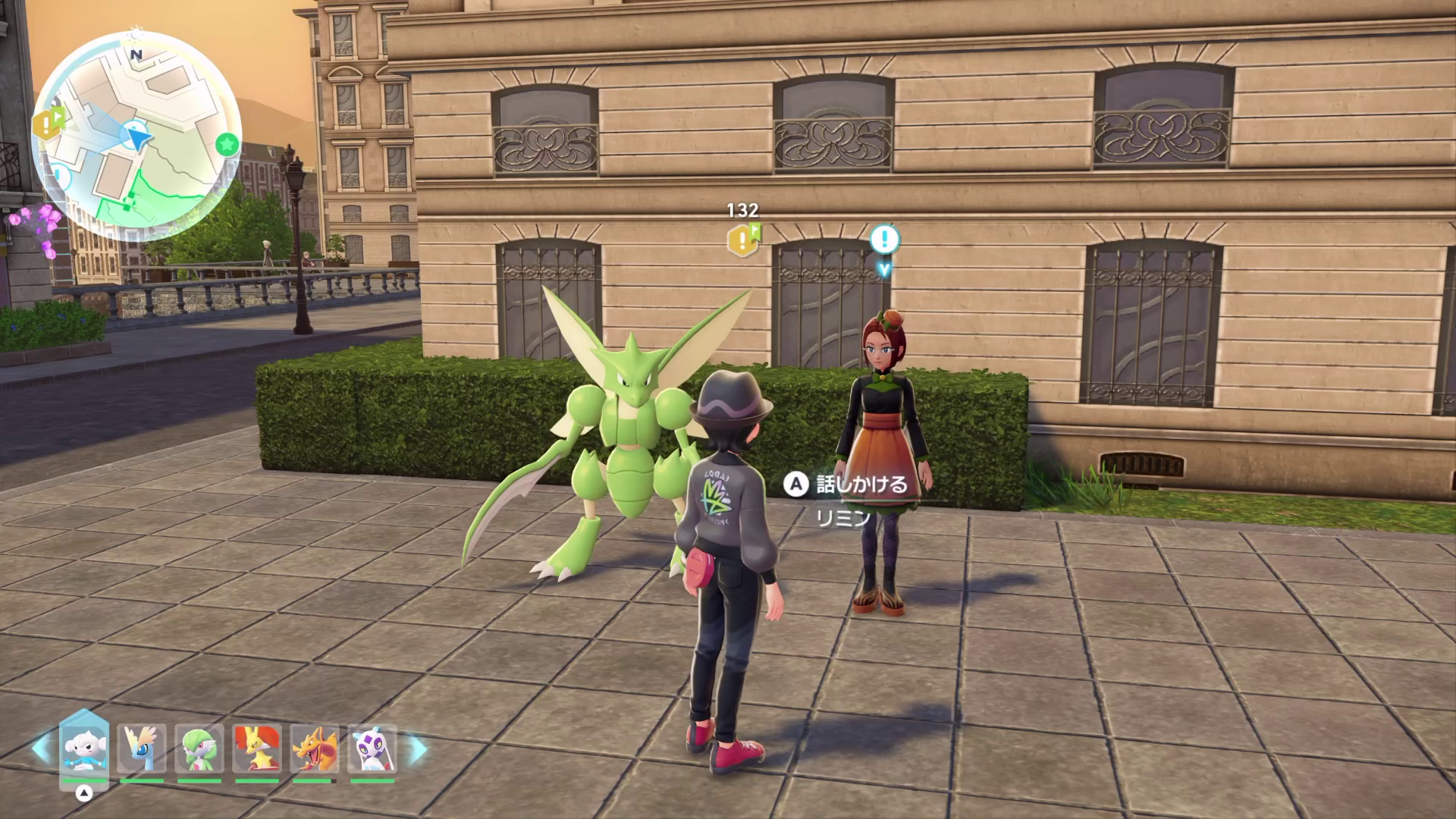Screen dimensions: 1456x819
Task: Select the green star marker on the minimap
Action: point(226,143)
